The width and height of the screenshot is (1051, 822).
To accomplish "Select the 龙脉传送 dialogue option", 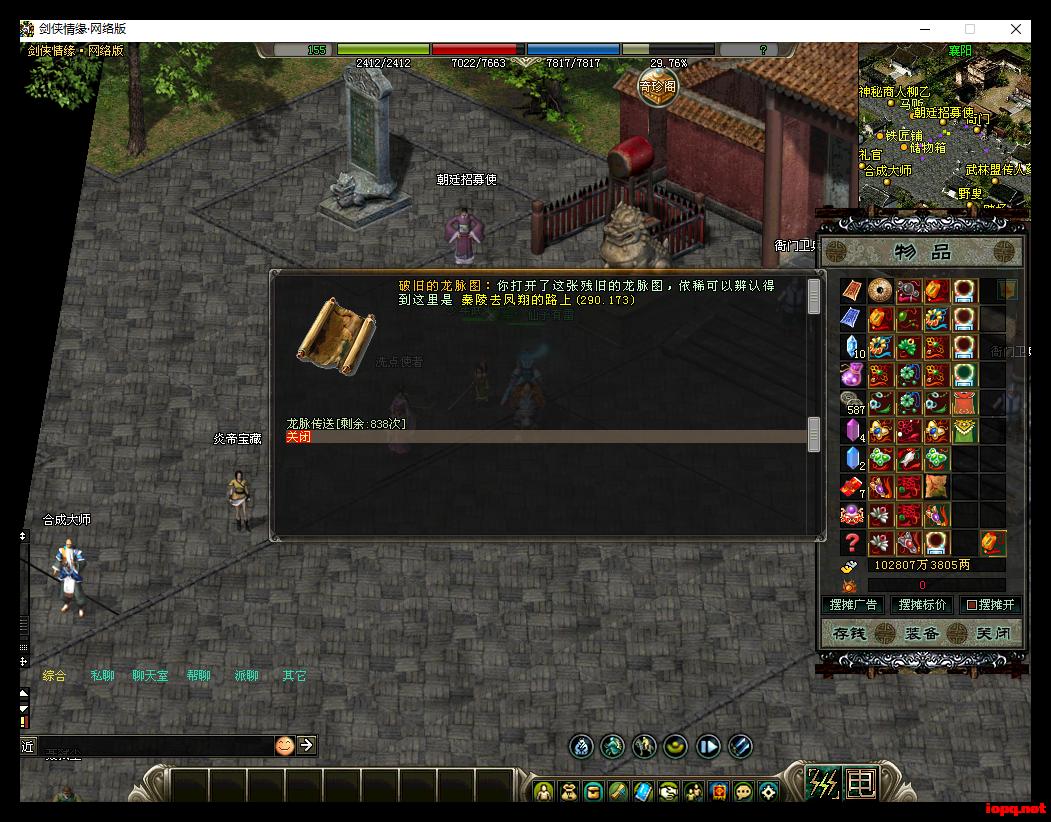I will [346, 424].
